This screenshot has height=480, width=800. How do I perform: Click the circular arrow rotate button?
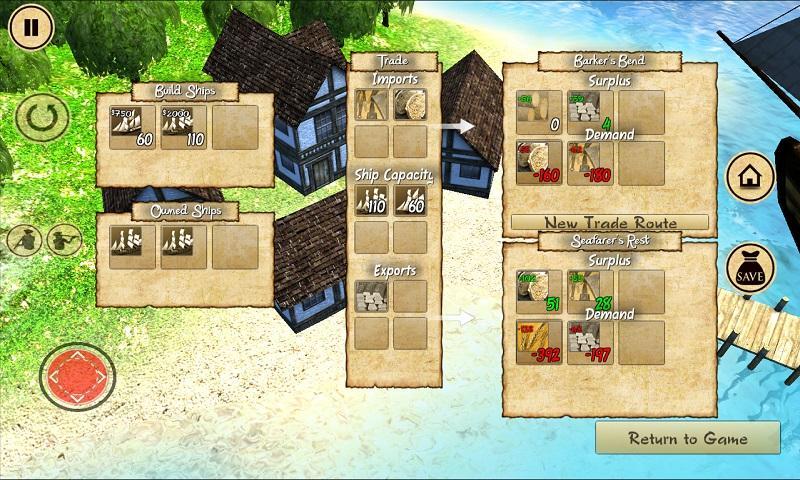(x=42, y=119)
